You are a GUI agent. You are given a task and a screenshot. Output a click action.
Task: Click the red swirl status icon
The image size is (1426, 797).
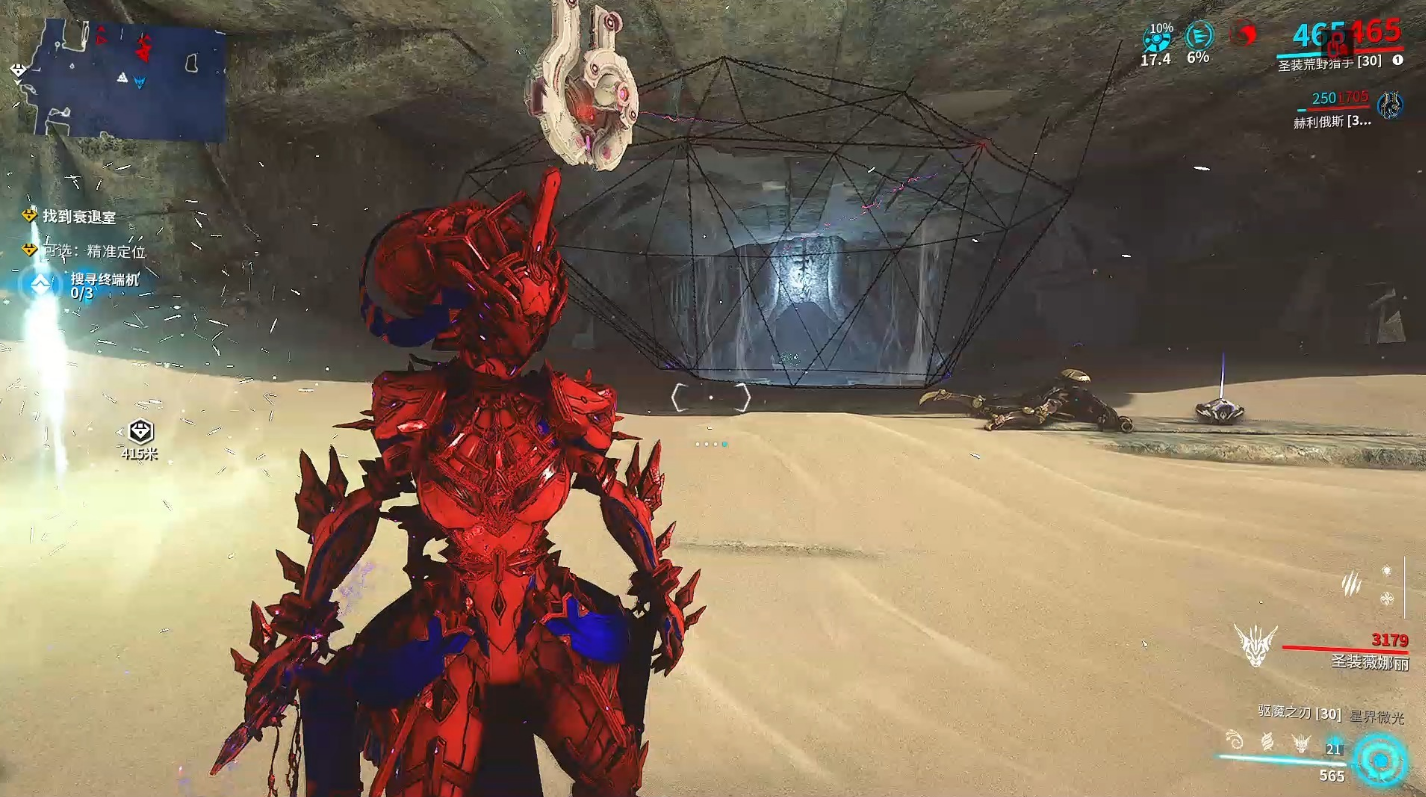[1243, 34]
